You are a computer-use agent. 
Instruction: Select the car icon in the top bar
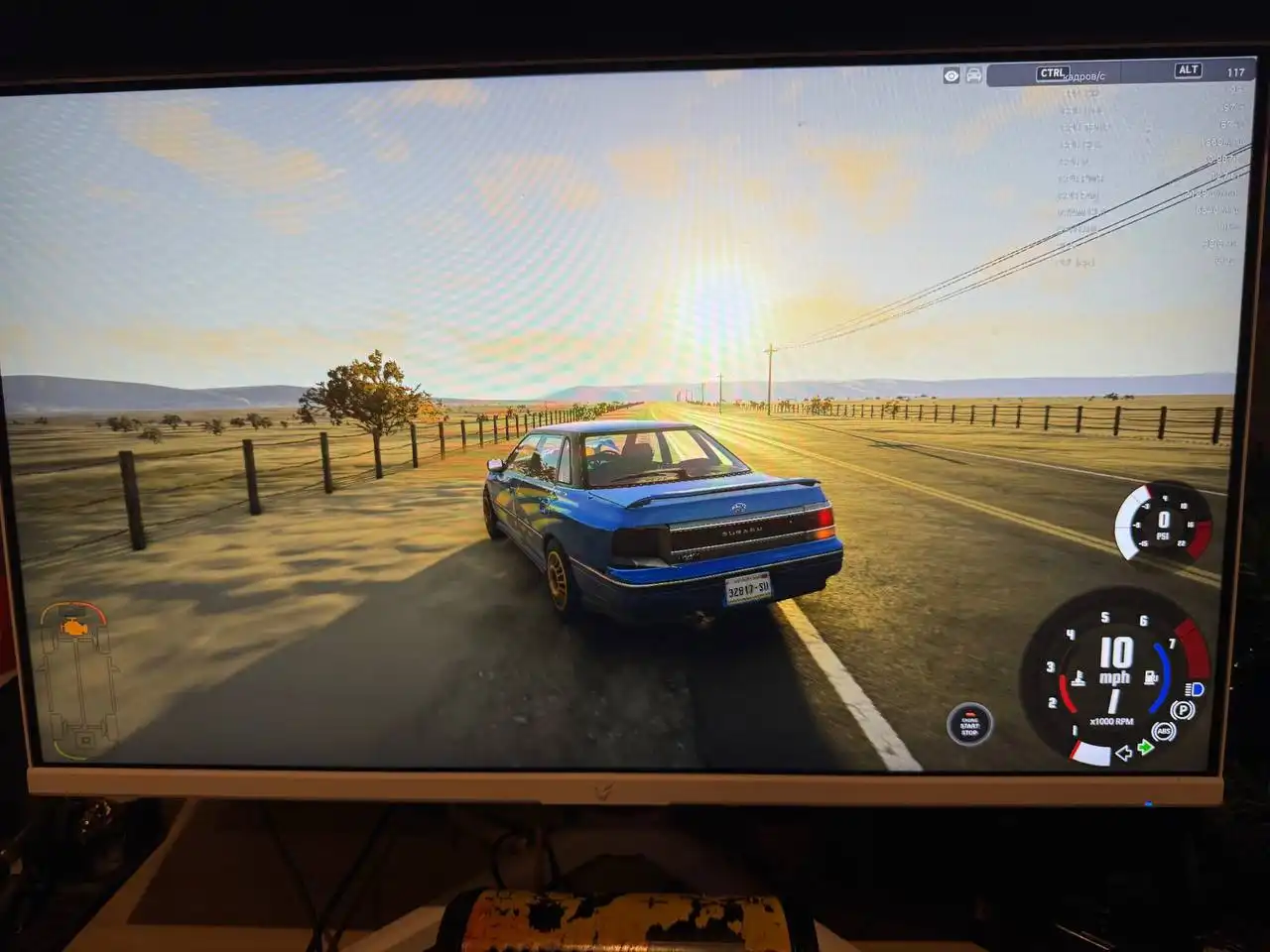point(974,75)
